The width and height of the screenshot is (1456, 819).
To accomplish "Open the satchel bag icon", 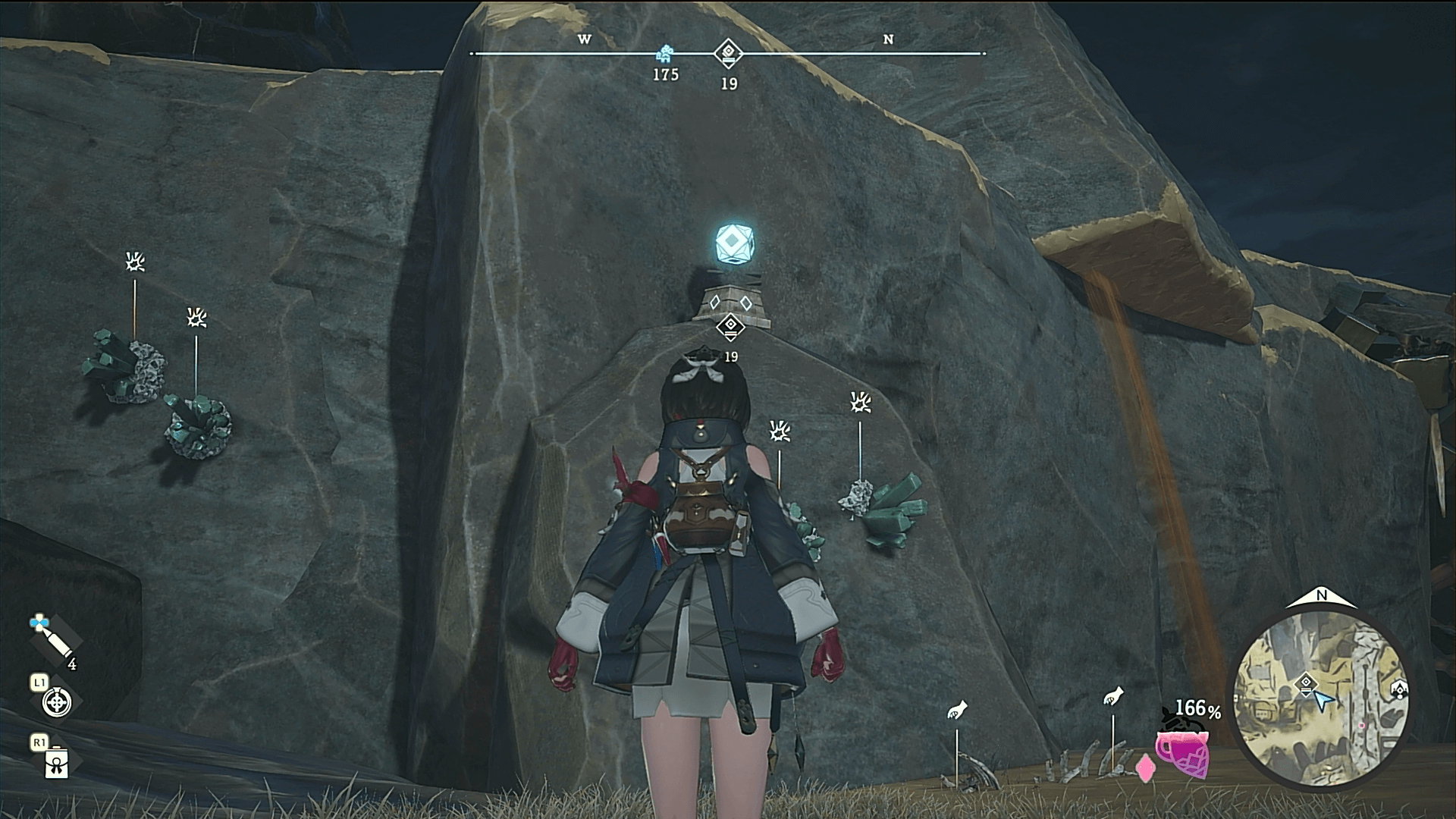I will click(57, 763).
